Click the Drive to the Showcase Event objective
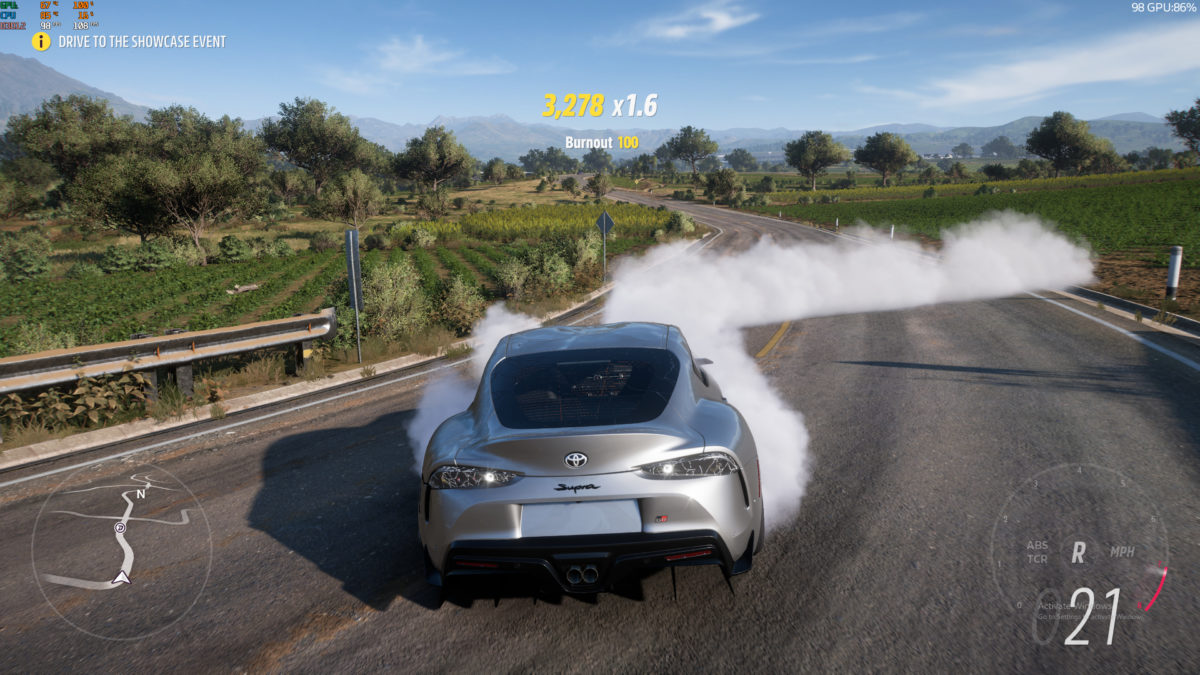1200x675 pixels. point(142,42)
